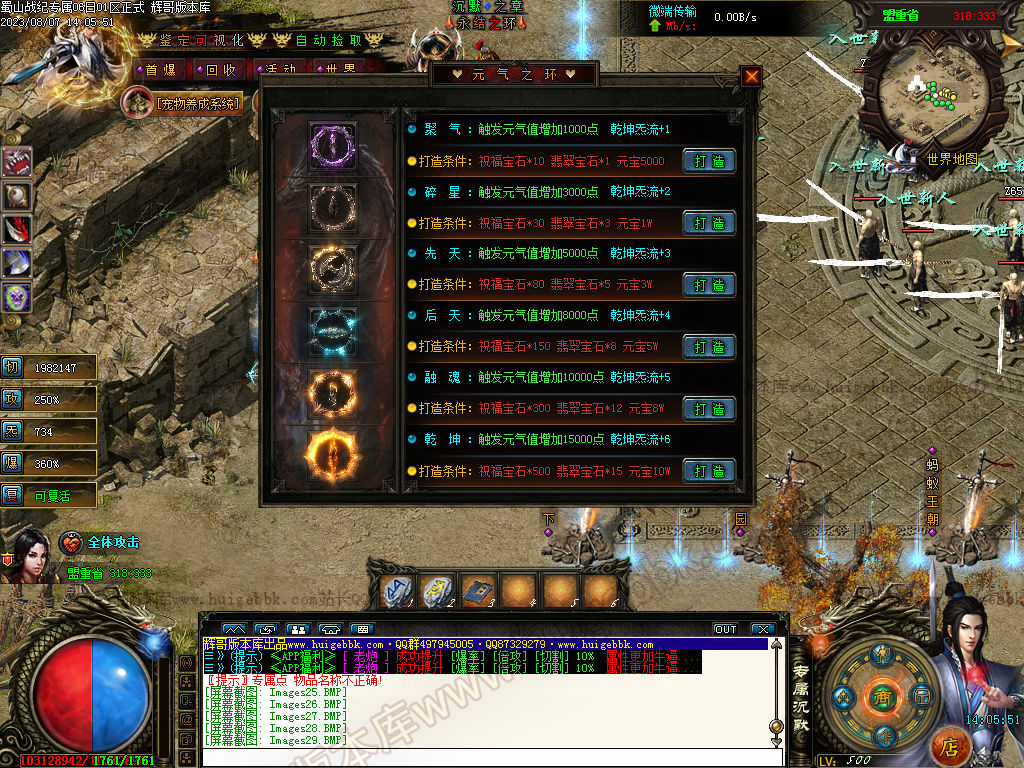Forge the 先天 ring with 打造
Screen dimensions: 1024x768
[709, 285]
